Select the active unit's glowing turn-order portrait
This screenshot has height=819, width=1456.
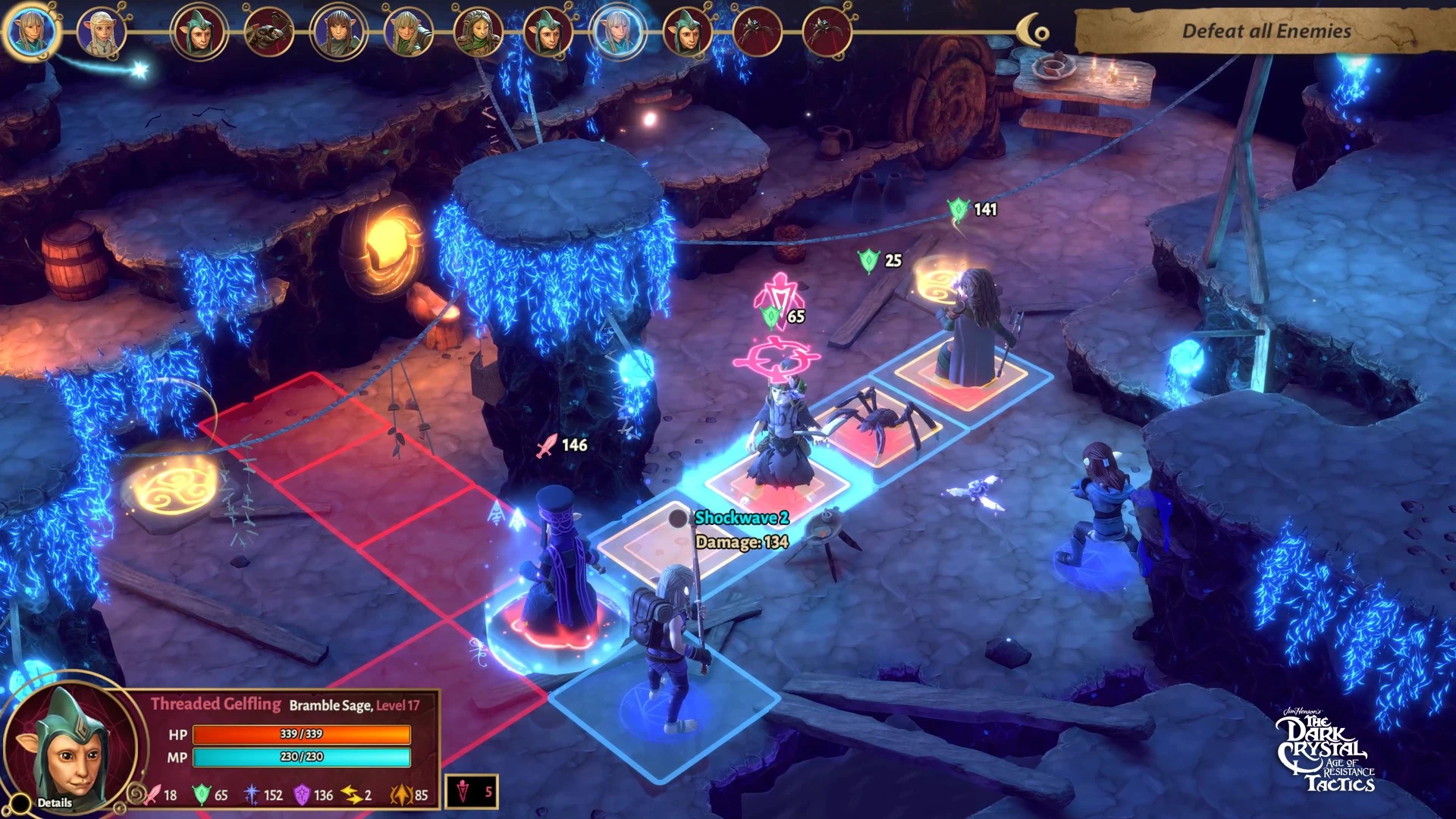pos(31,32)
